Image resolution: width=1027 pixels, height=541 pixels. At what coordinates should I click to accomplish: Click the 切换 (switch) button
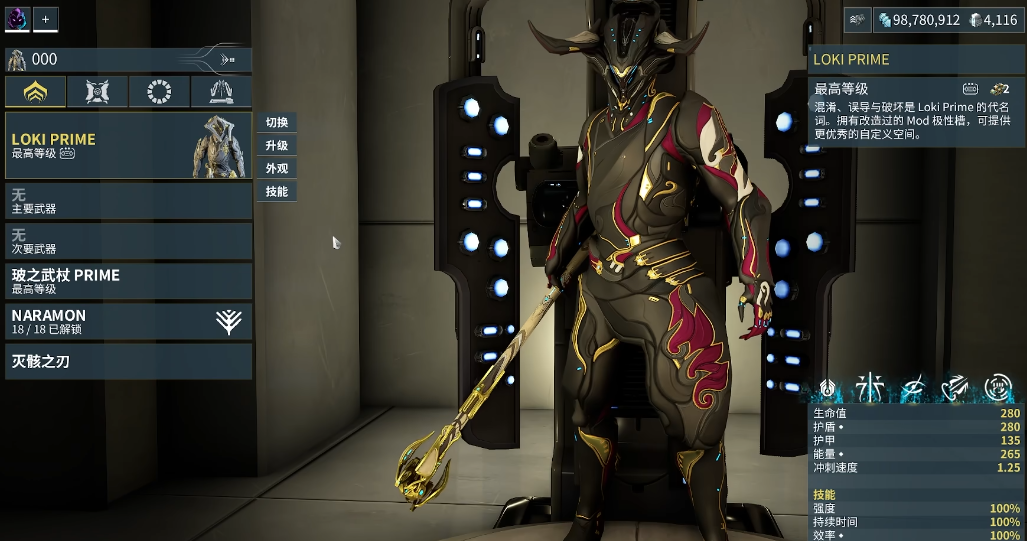(277, 123)
